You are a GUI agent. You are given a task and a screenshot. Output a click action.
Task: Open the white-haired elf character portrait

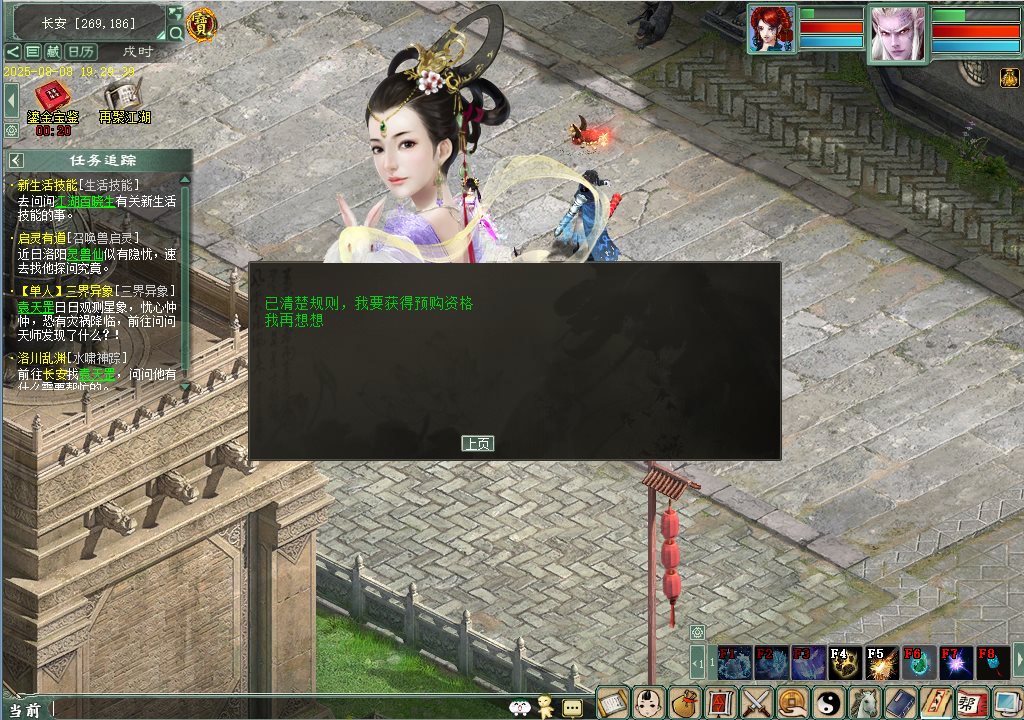click(x=897, y=34)
